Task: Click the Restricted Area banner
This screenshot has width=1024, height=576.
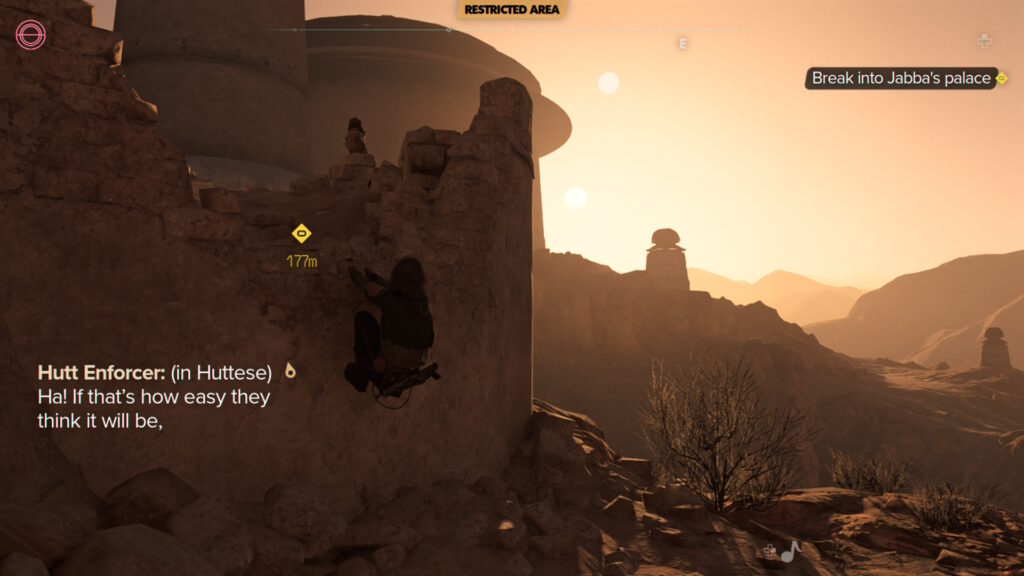Action: coord(512,9)
